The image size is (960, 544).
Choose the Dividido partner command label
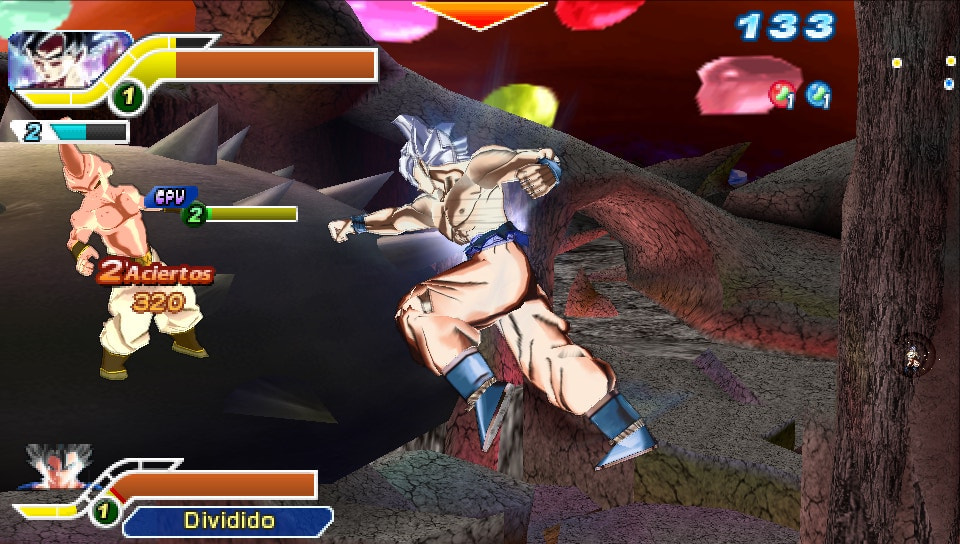click(229, 520)
